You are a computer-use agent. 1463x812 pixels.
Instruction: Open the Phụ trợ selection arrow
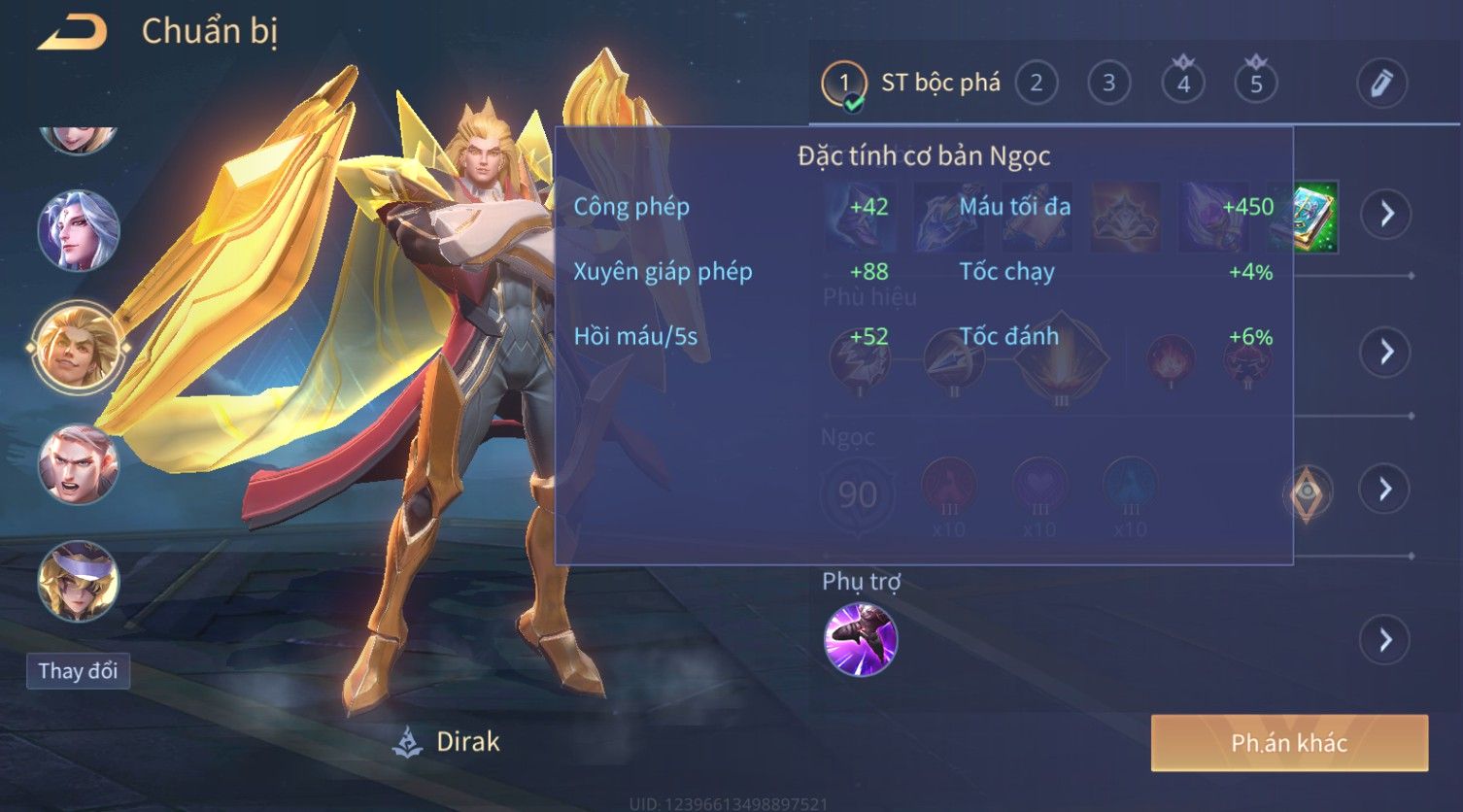pos(1386,640)
